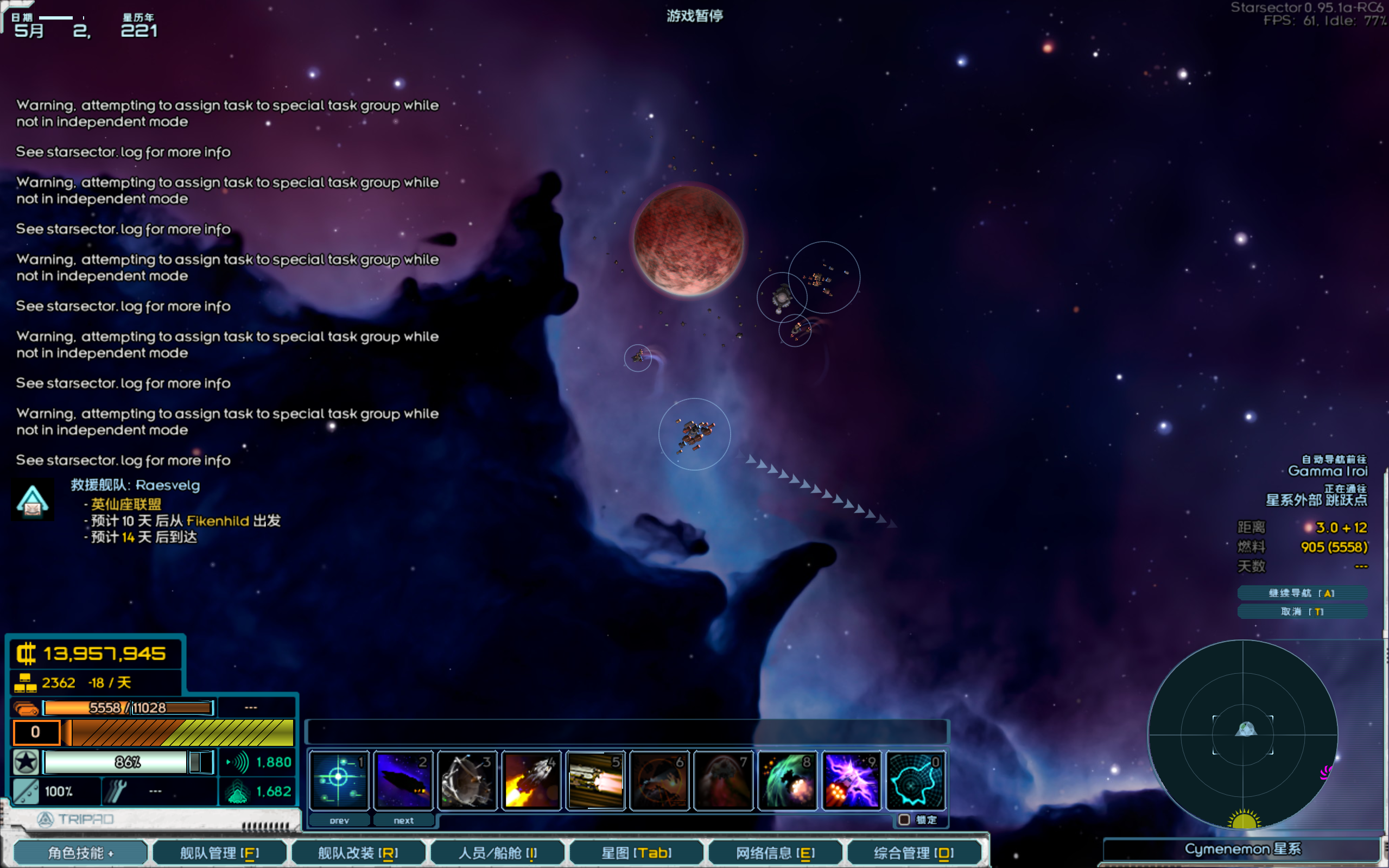Open the 星图 star map

click(636, 852)
